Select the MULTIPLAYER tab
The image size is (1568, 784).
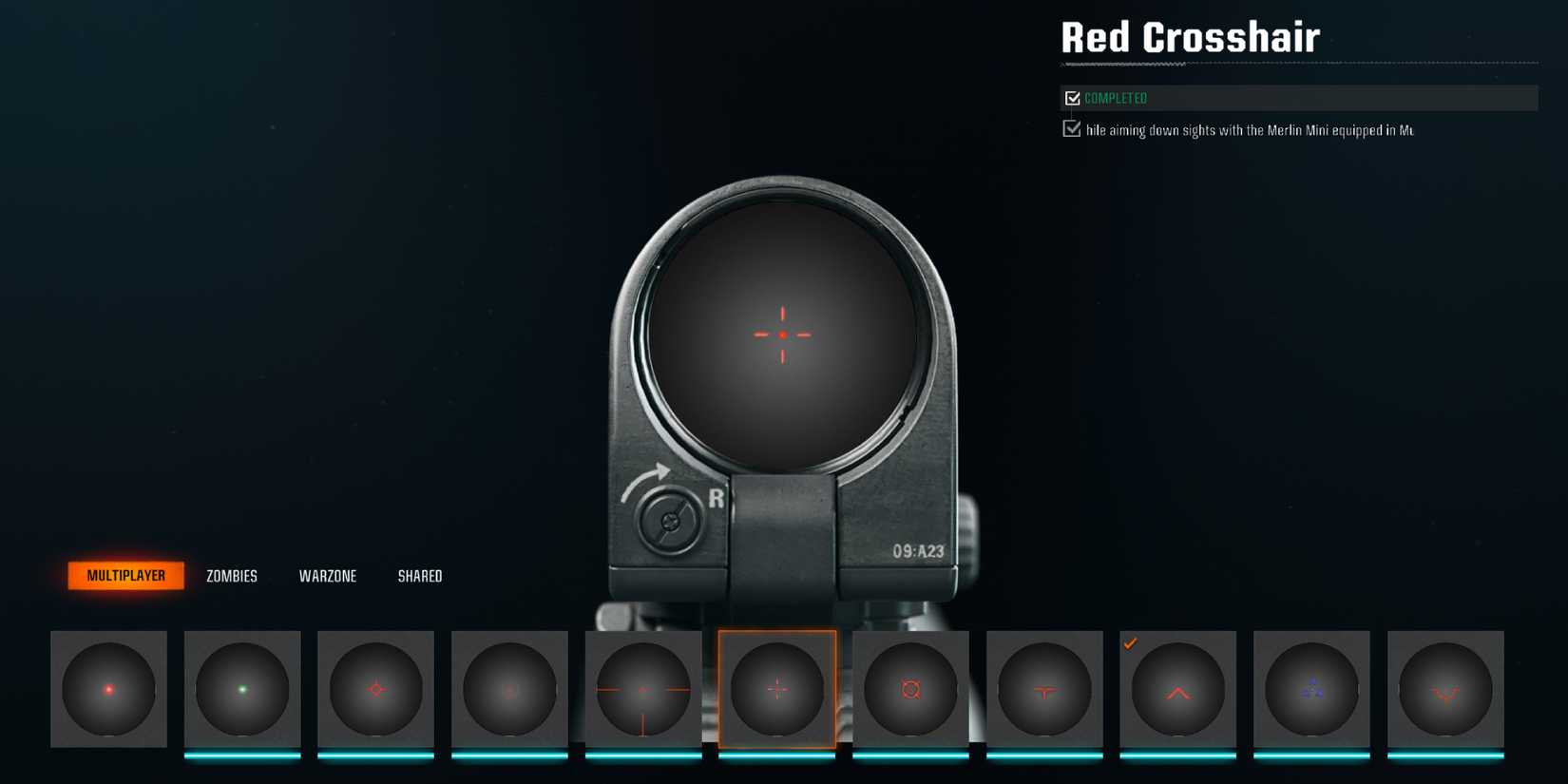[126, 575]
